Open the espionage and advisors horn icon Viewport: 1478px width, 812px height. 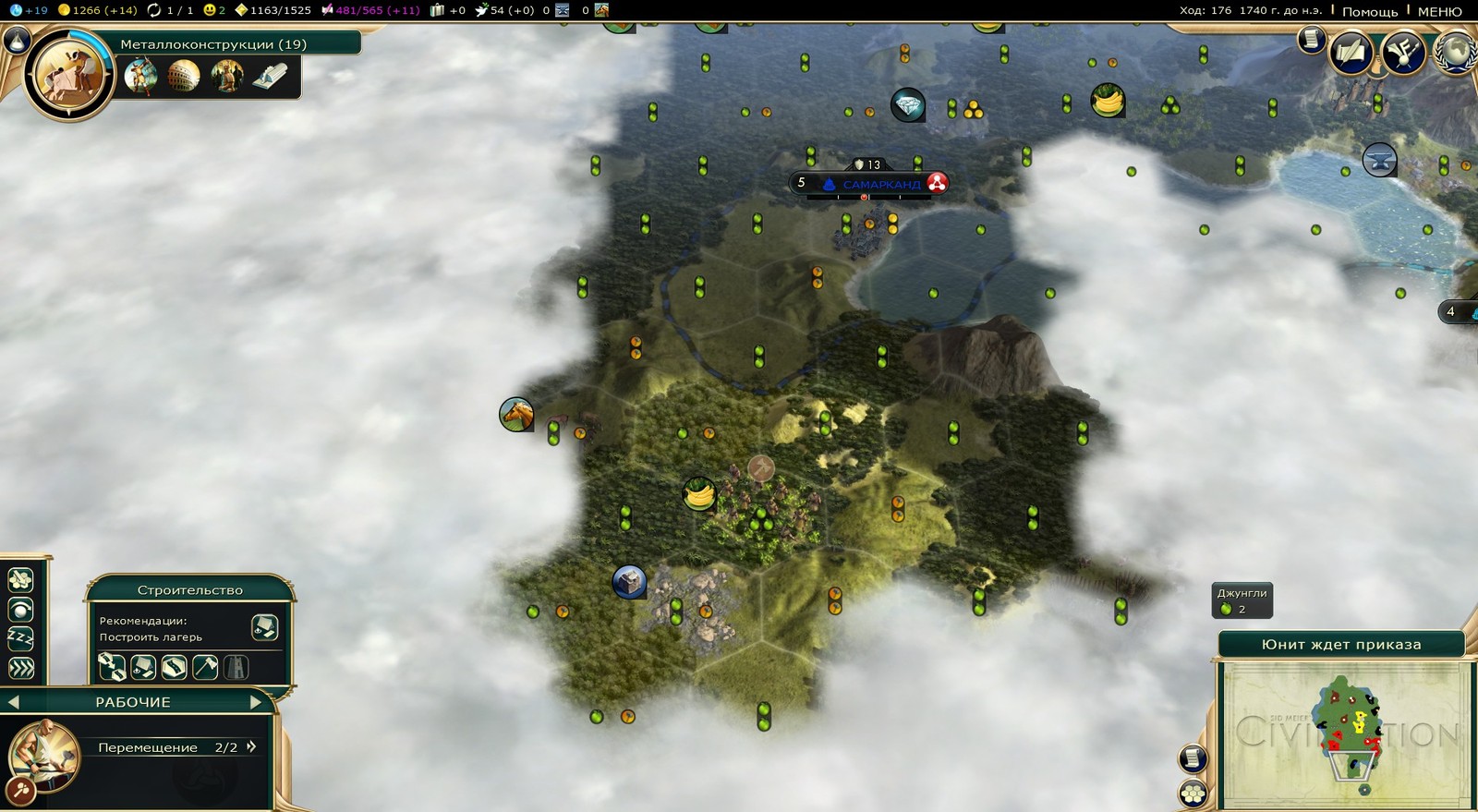1402,52
